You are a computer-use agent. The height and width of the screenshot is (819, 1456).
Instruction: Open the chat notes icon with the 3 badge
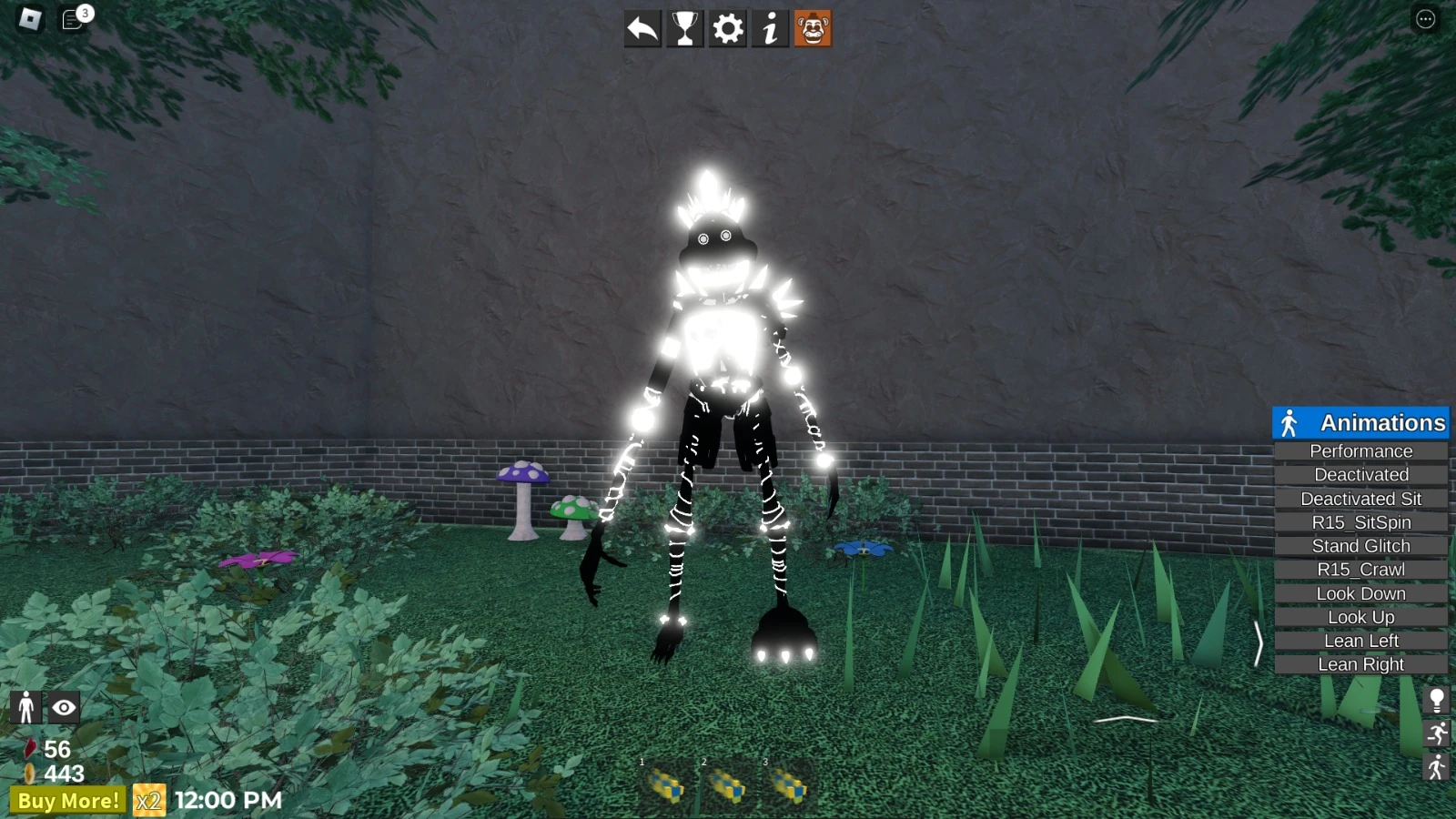click(71, 19)
